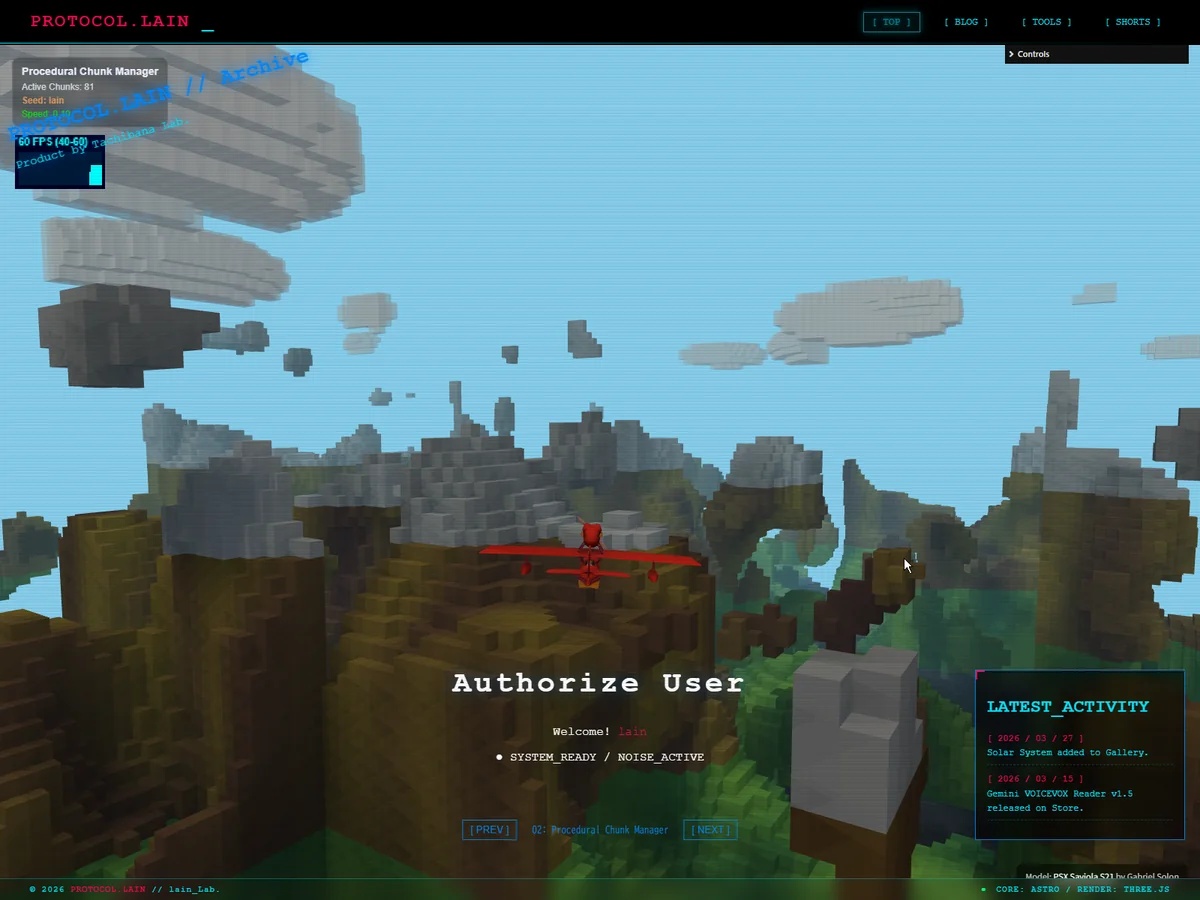Click the PREV demo button
The height and width of the screenshot is (900, 1200).
(489, 830)
